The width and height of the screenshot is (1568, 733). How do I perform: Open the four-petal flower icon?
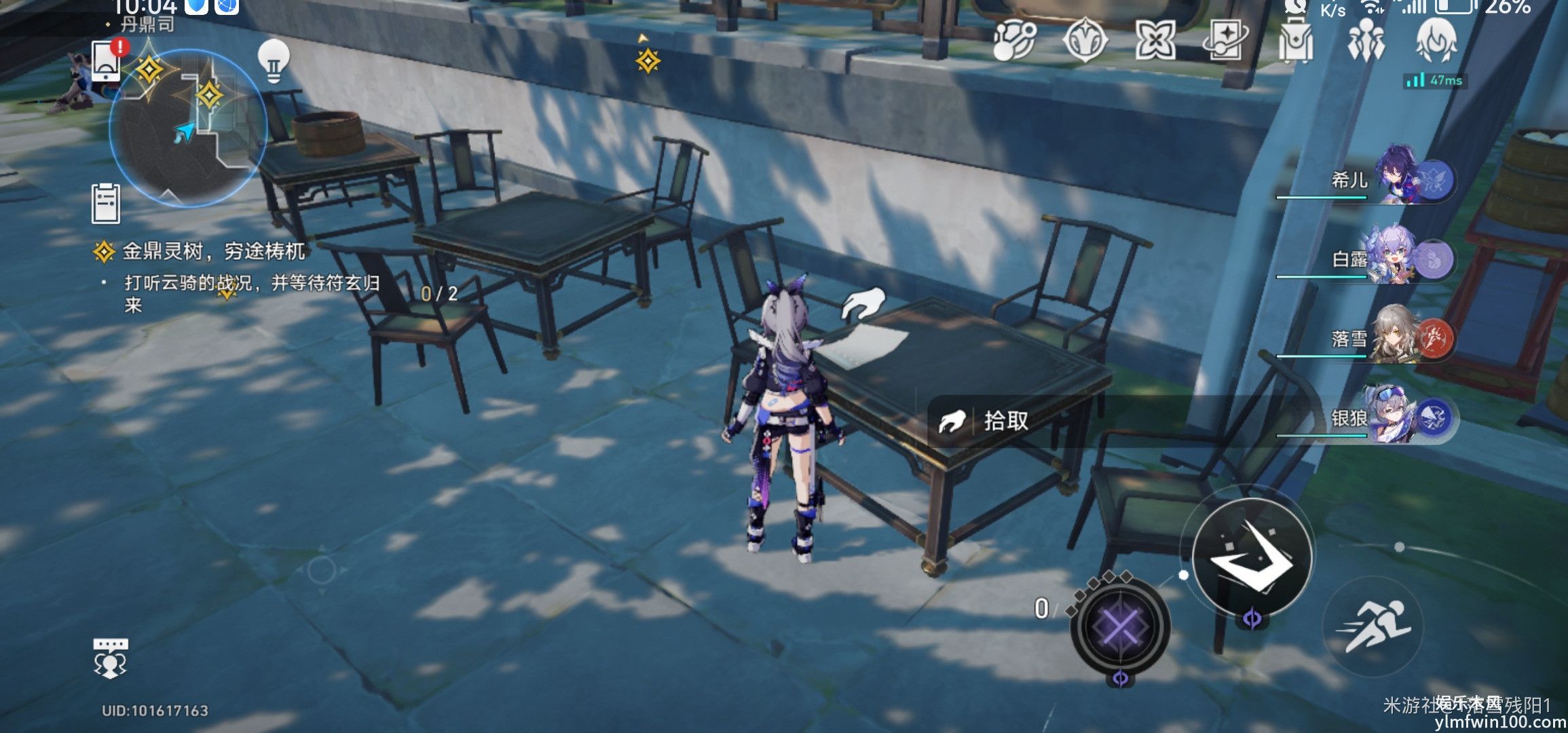pyautogui.click(x=1155, y=41)
